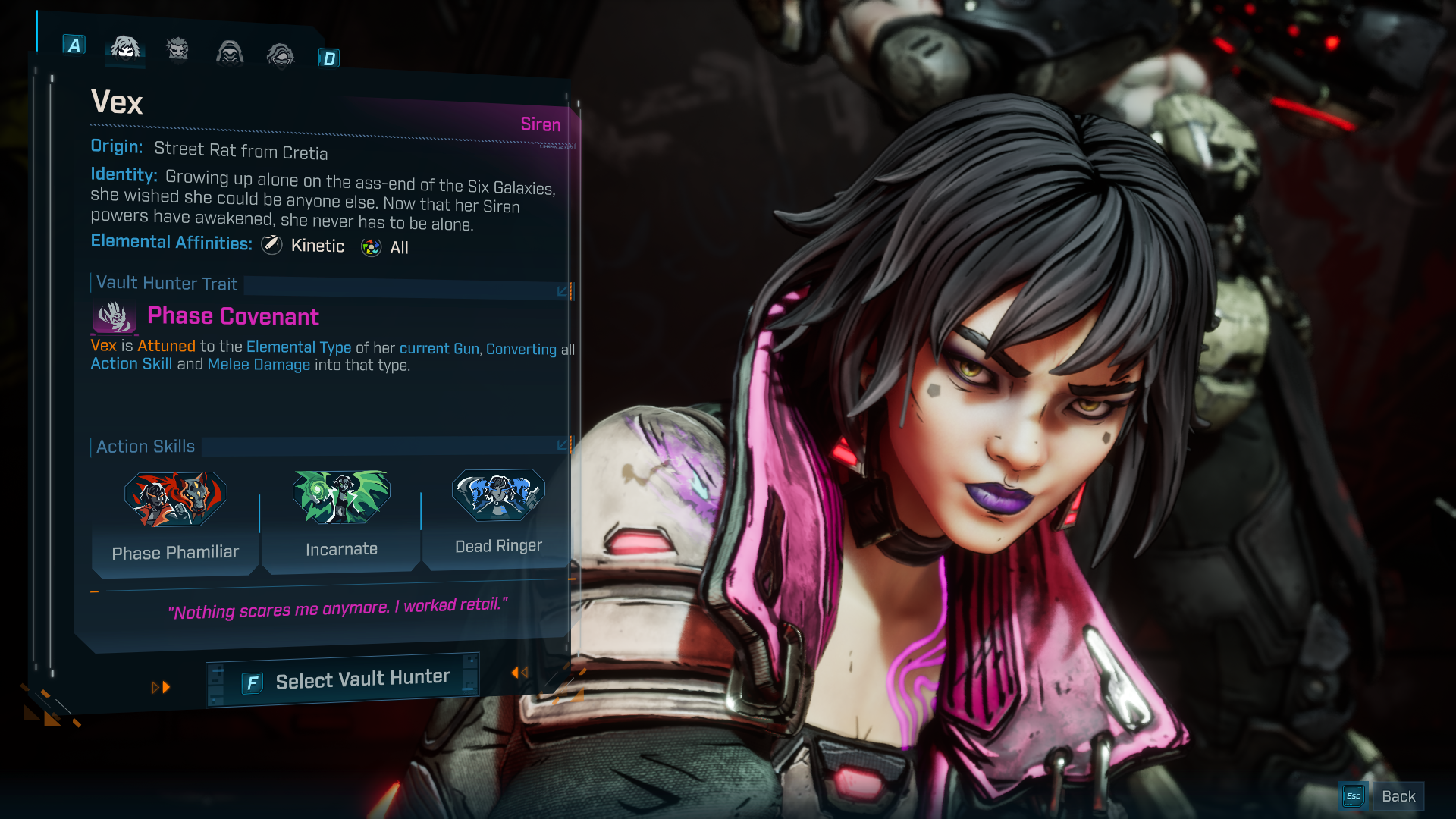This screenshot has width=1456, height=819.
Task: Click the Back button
Action: click(1398, 795)
